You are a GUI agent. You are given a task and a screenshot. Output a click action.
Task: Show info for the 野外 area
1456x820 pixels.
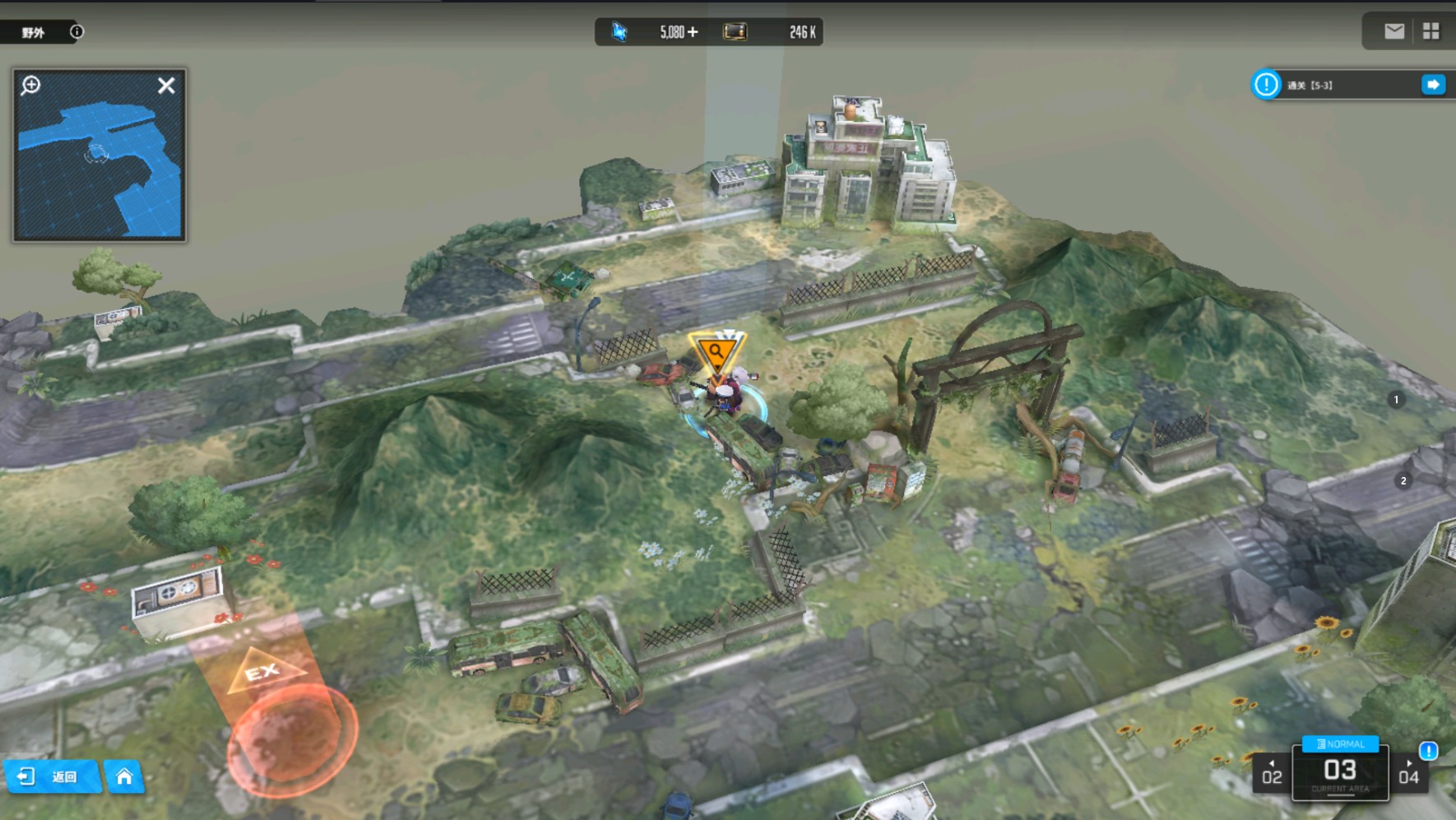[77, 32]
